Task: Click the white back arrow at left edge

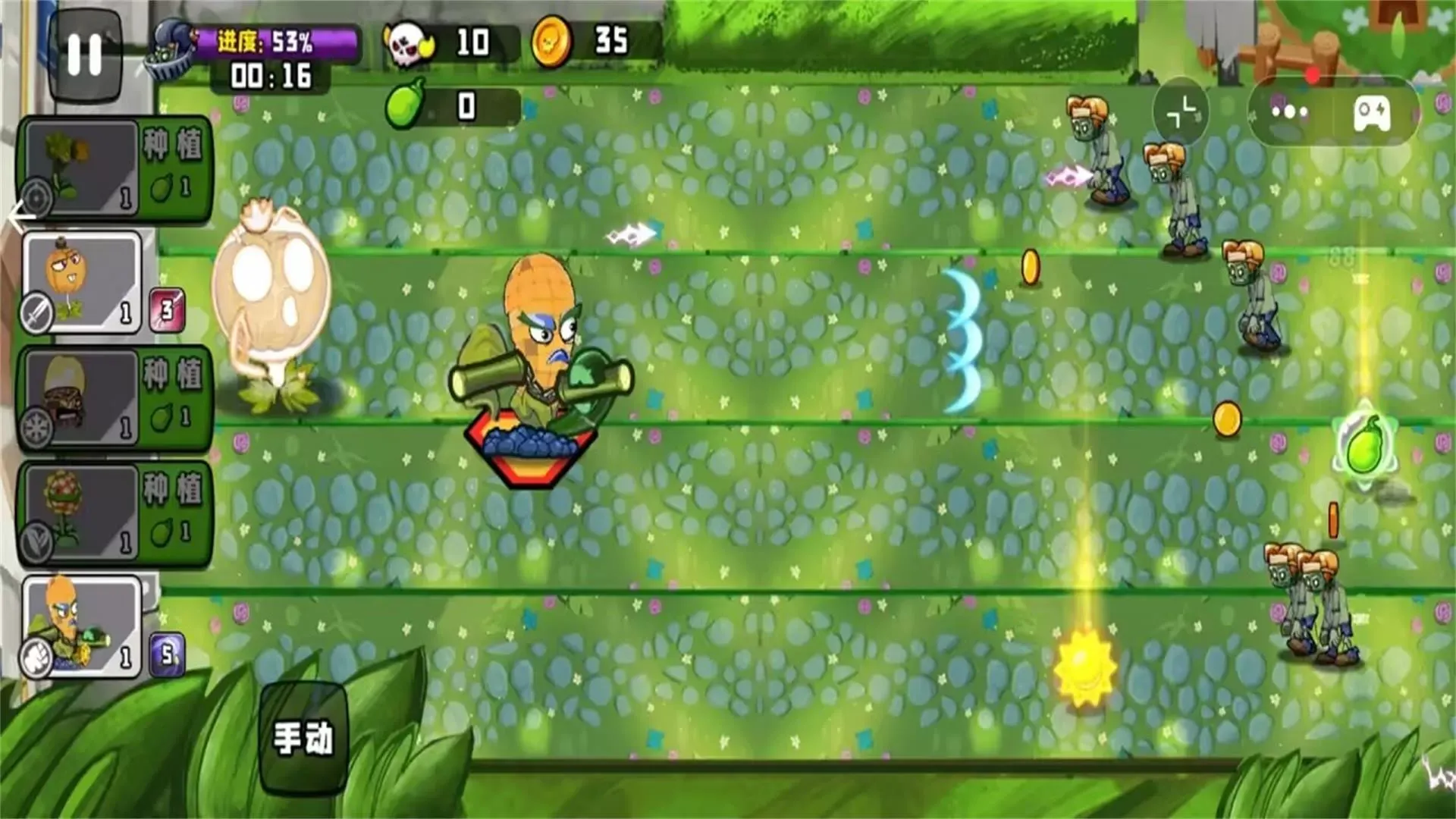Action: click(20, 217)
